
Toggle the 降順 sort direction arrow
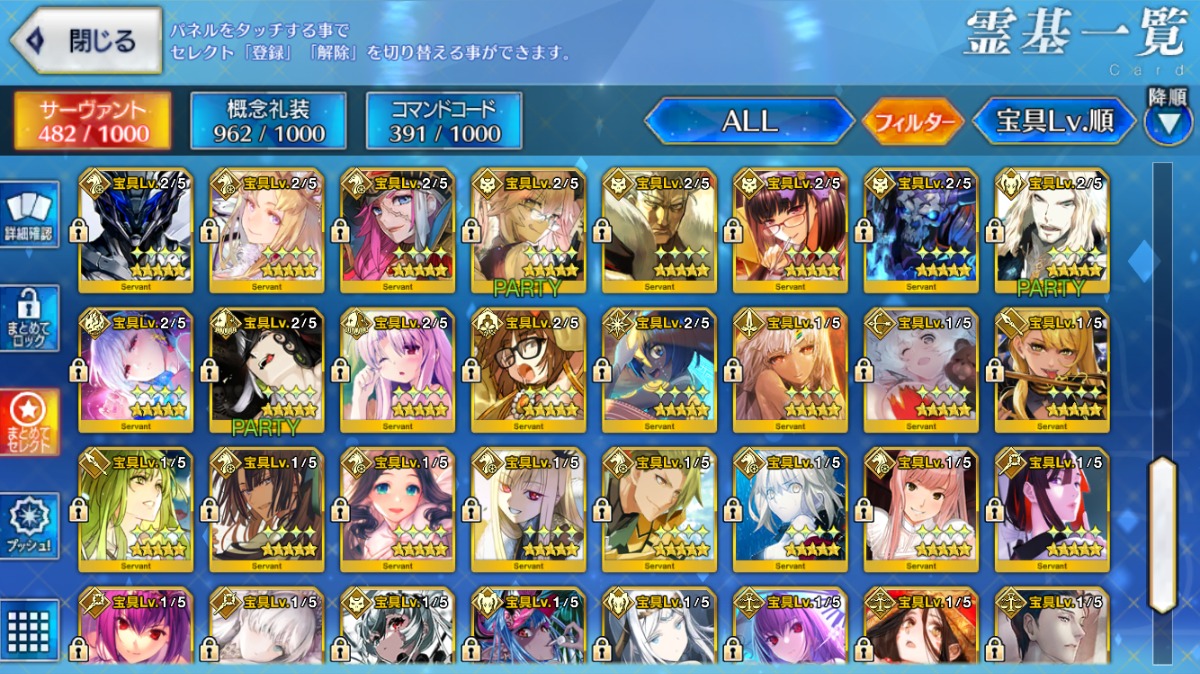[x=1167, y=121]
